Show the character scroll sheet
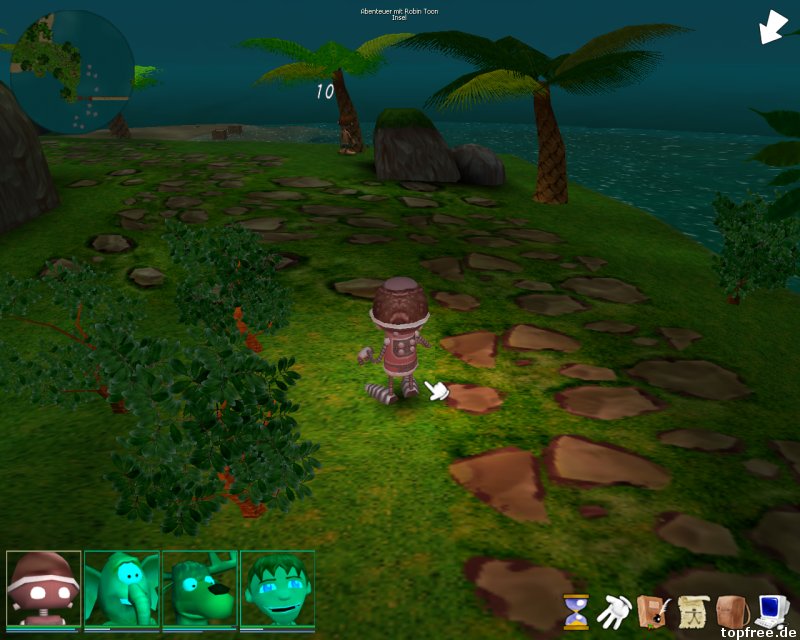800x640 pixels. [692, 610]
